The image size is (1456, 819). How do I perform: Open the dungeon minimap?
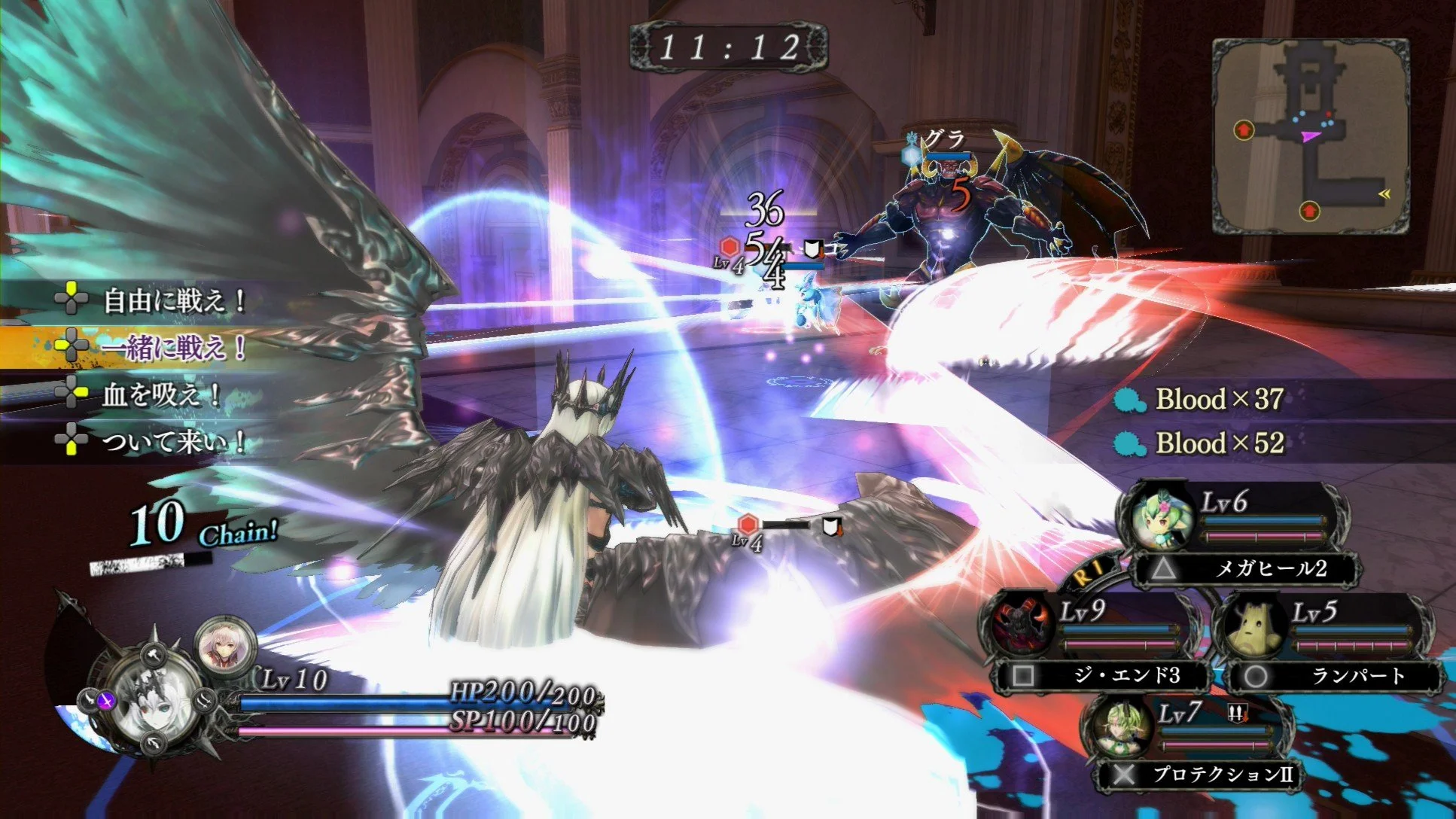point(1311,135)
